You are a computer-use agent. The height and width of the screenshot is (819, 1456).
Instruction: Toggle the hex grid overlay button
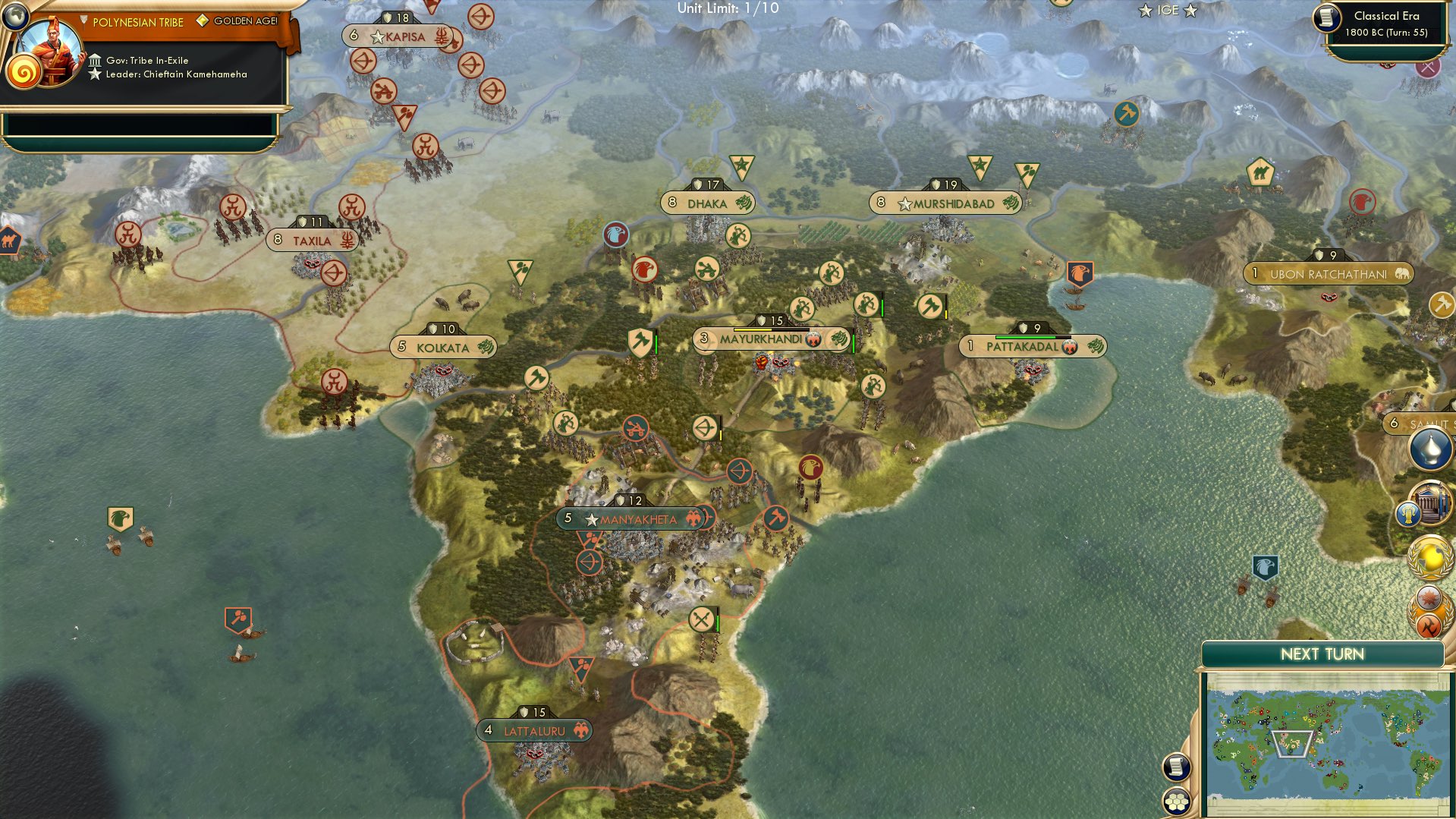point(1176,802)
